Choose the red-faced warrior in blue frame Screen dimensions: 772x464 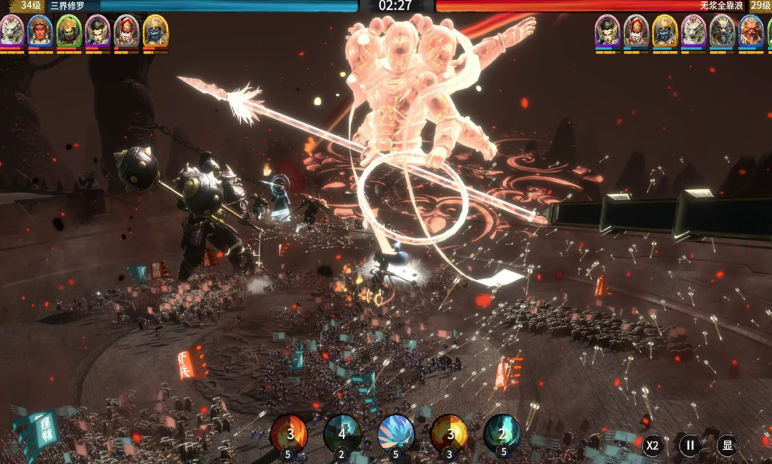[x=40, y=31]
